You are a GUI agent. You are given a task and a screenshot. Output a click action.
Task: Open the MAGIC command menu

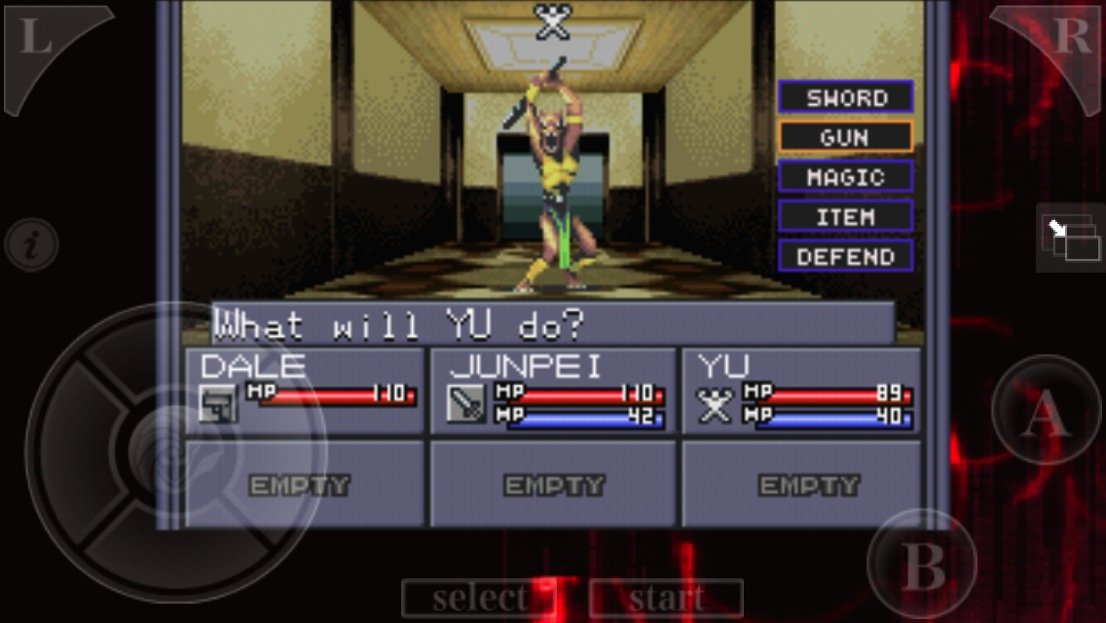click(x=846, y=177)
